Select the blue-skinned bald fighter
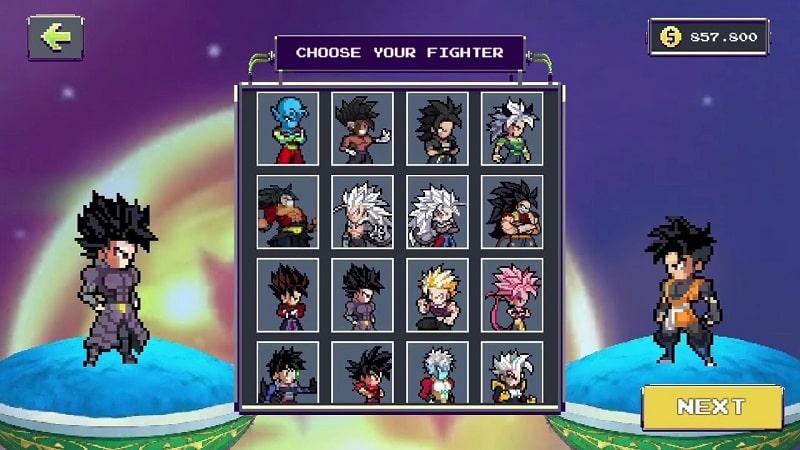Viewport: 800px width, 450px height. [x=288, y=128]
